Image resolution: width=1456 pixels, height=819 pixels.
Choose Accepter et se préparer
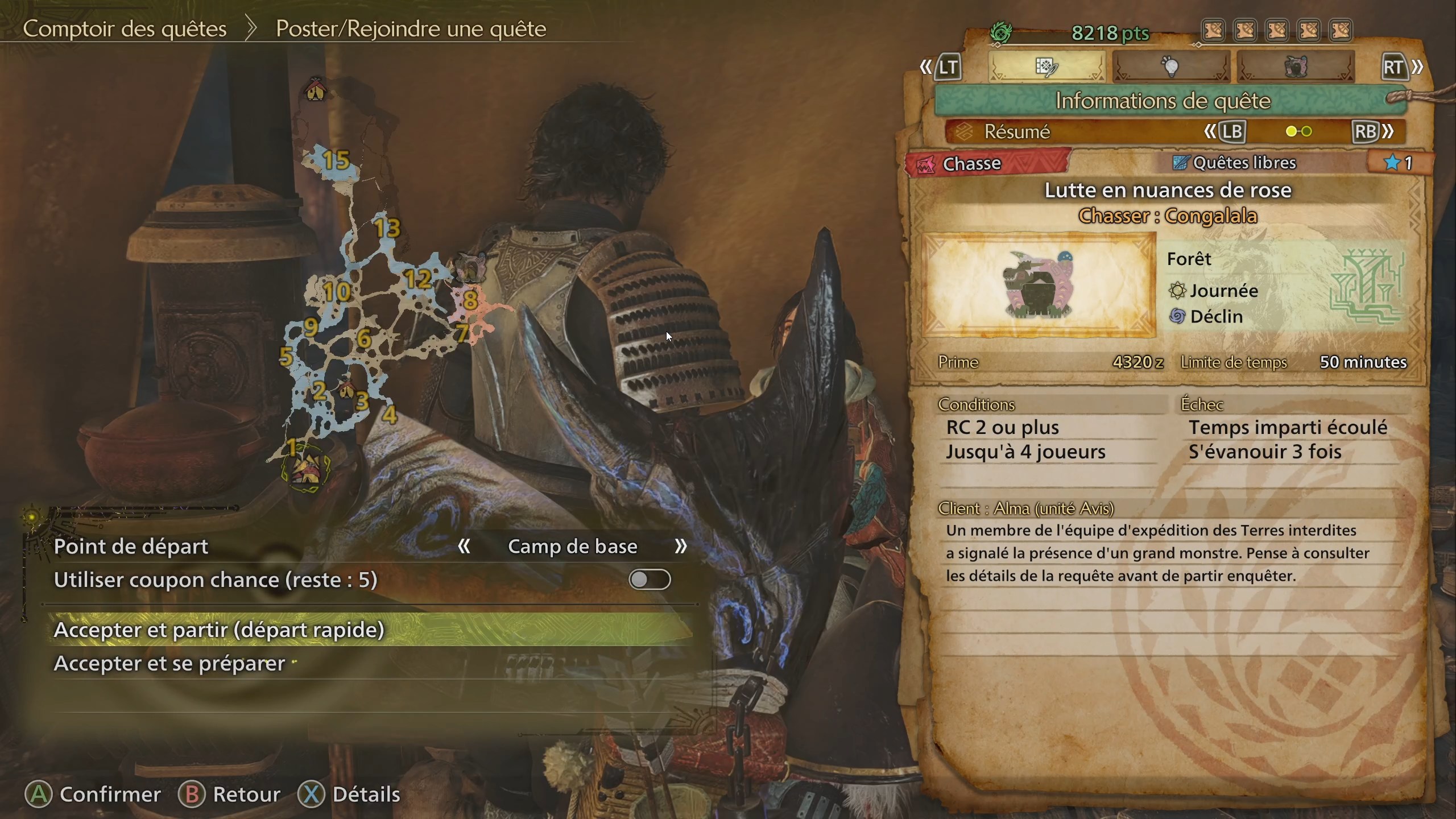(x=168, y=663)
